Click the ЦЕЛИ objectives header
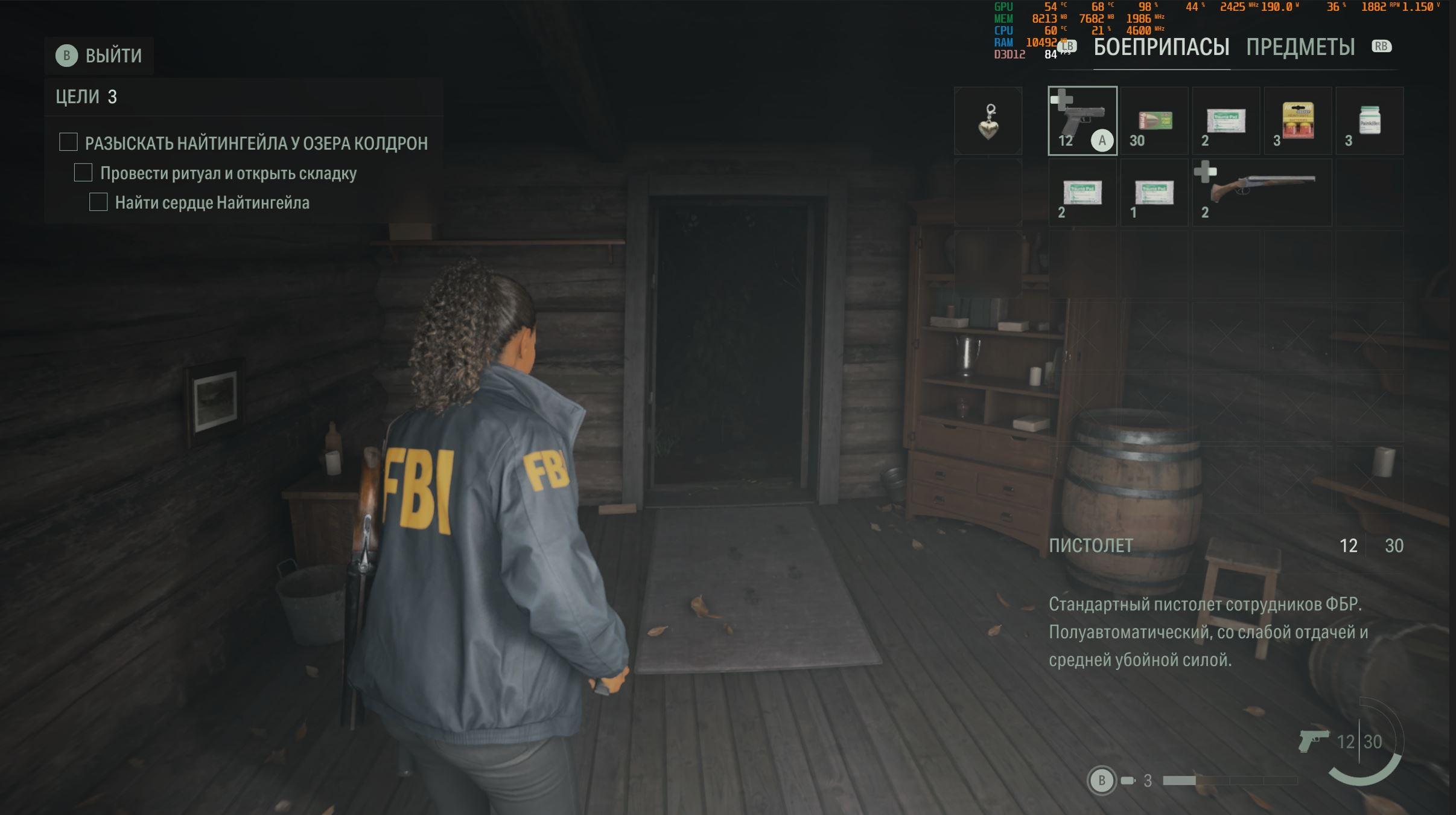The width and height of the screenshot is (1456, 815). pyautogui.click(x=86, y=97)
